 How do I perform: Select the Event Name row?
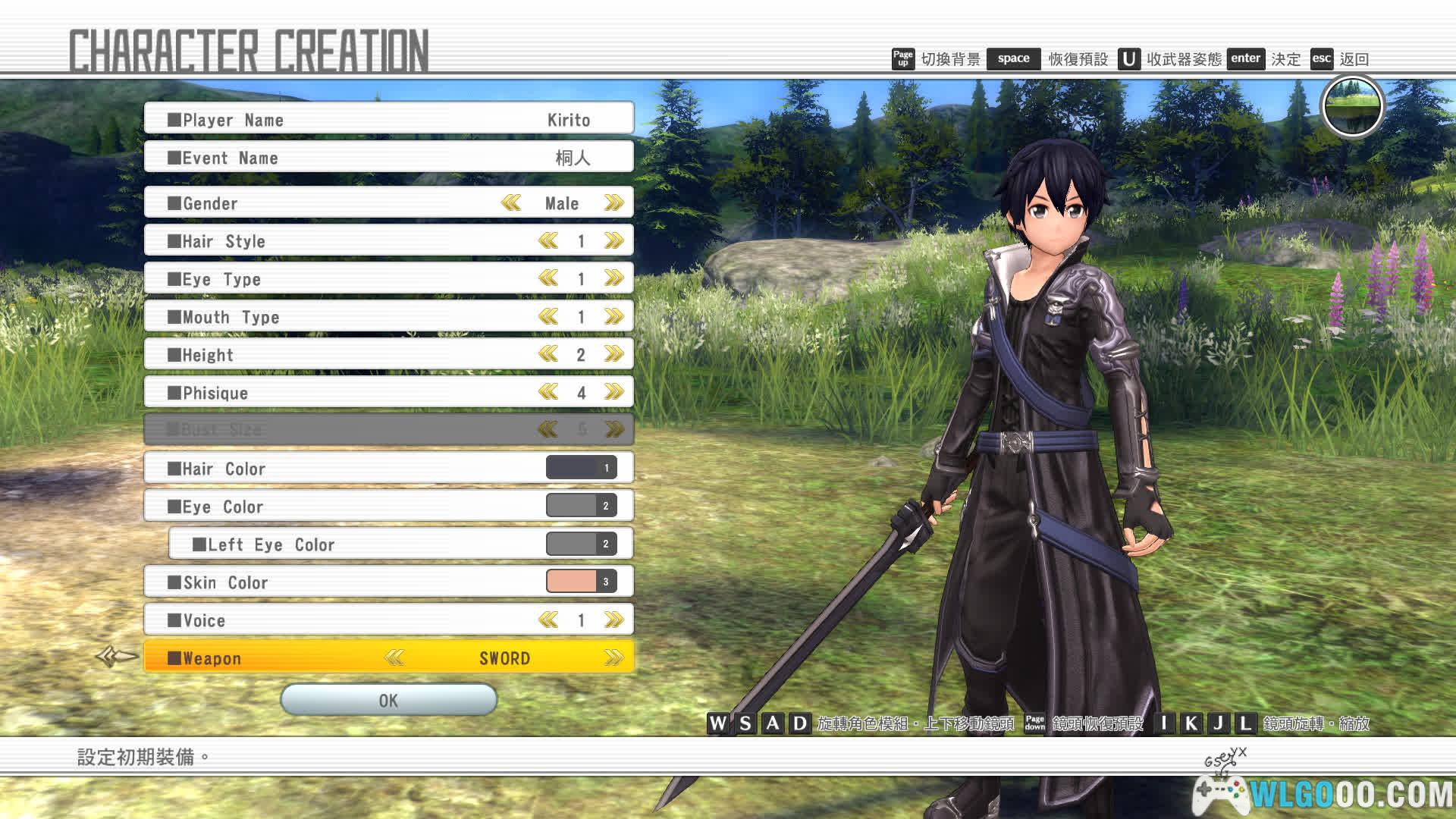point(388,158)
